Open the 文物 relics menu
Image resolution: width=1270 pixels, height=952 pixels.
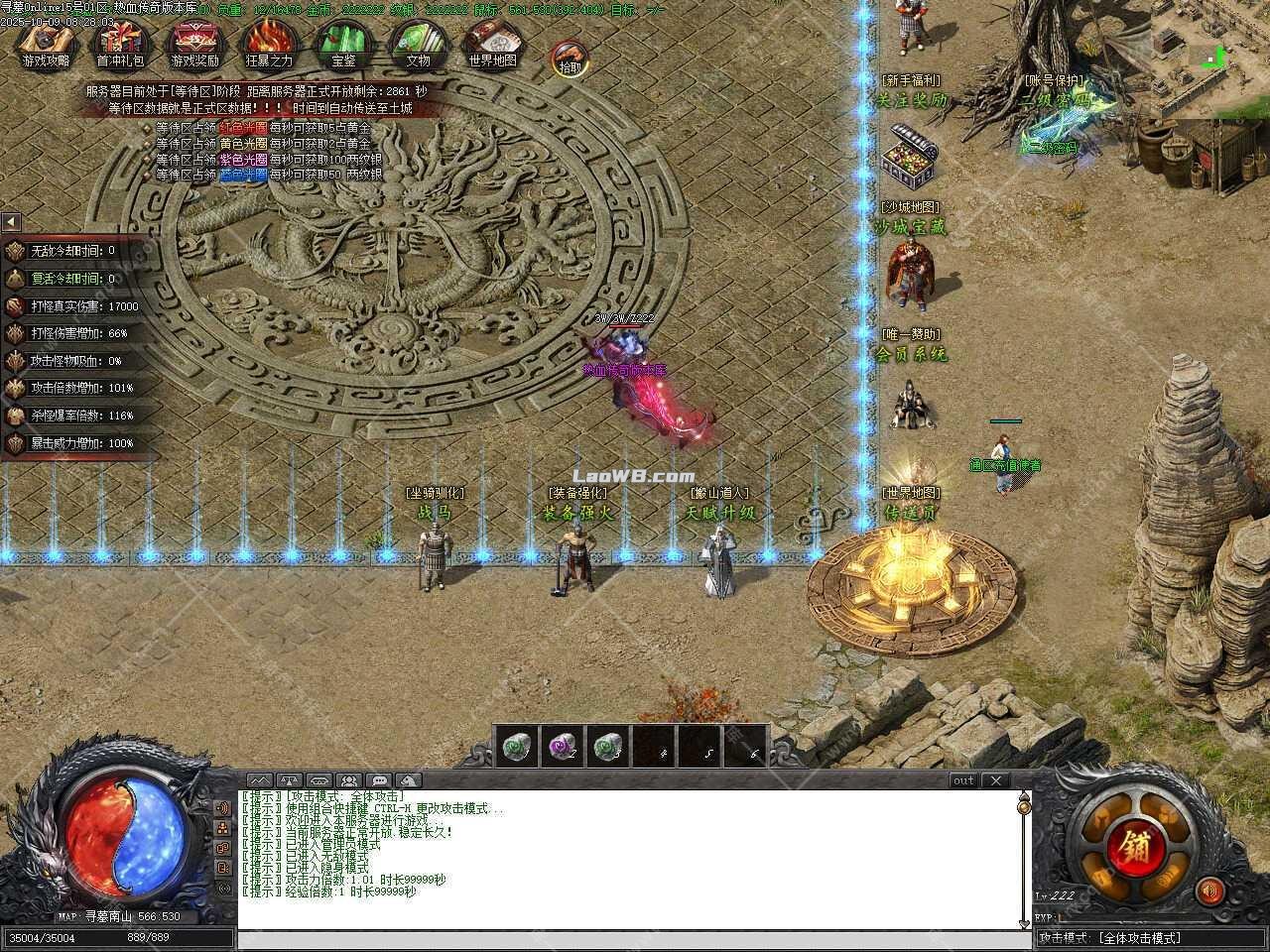(418, 44)
